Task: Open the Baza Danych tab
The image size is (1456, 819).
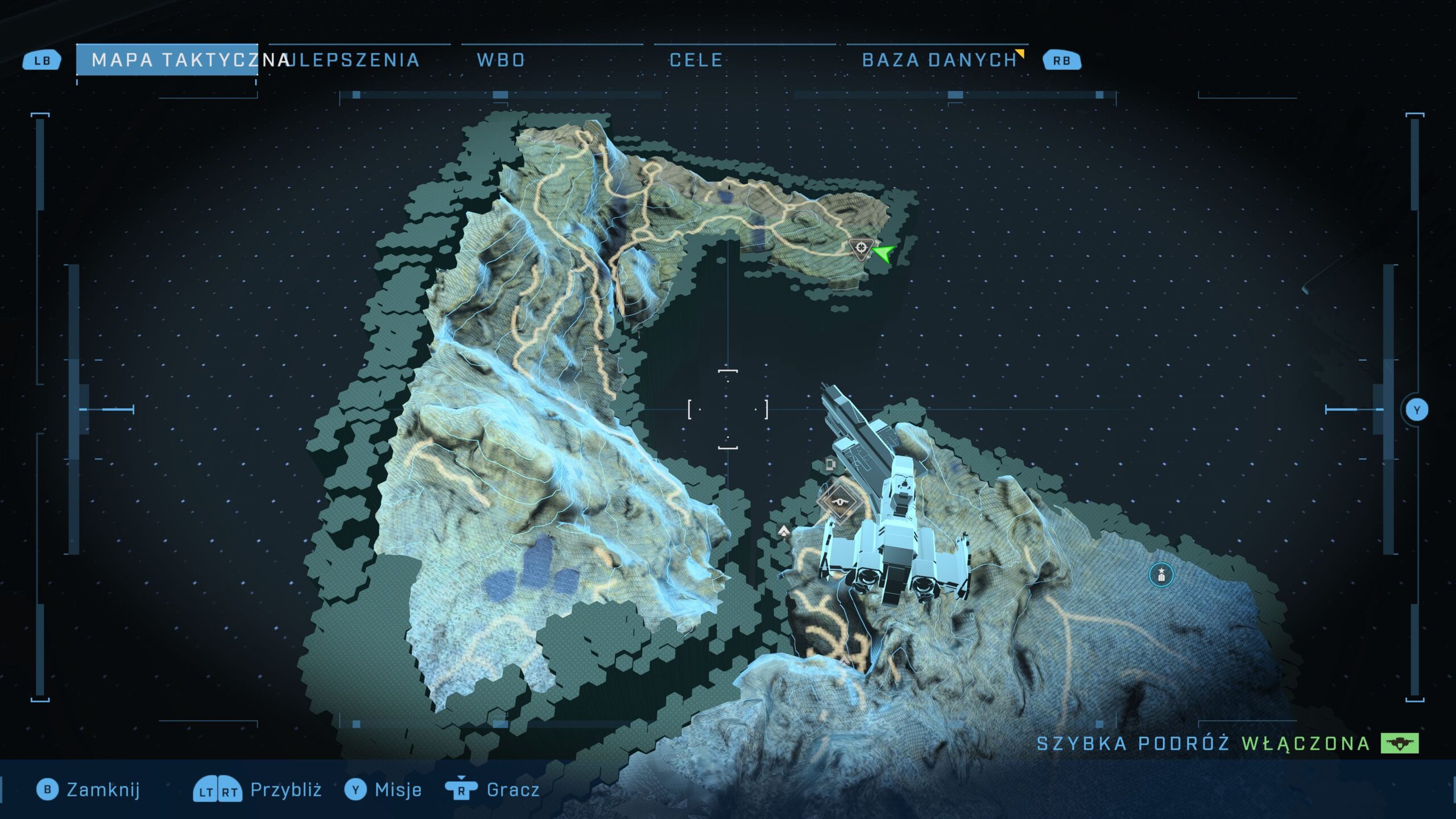Action: 940,60
